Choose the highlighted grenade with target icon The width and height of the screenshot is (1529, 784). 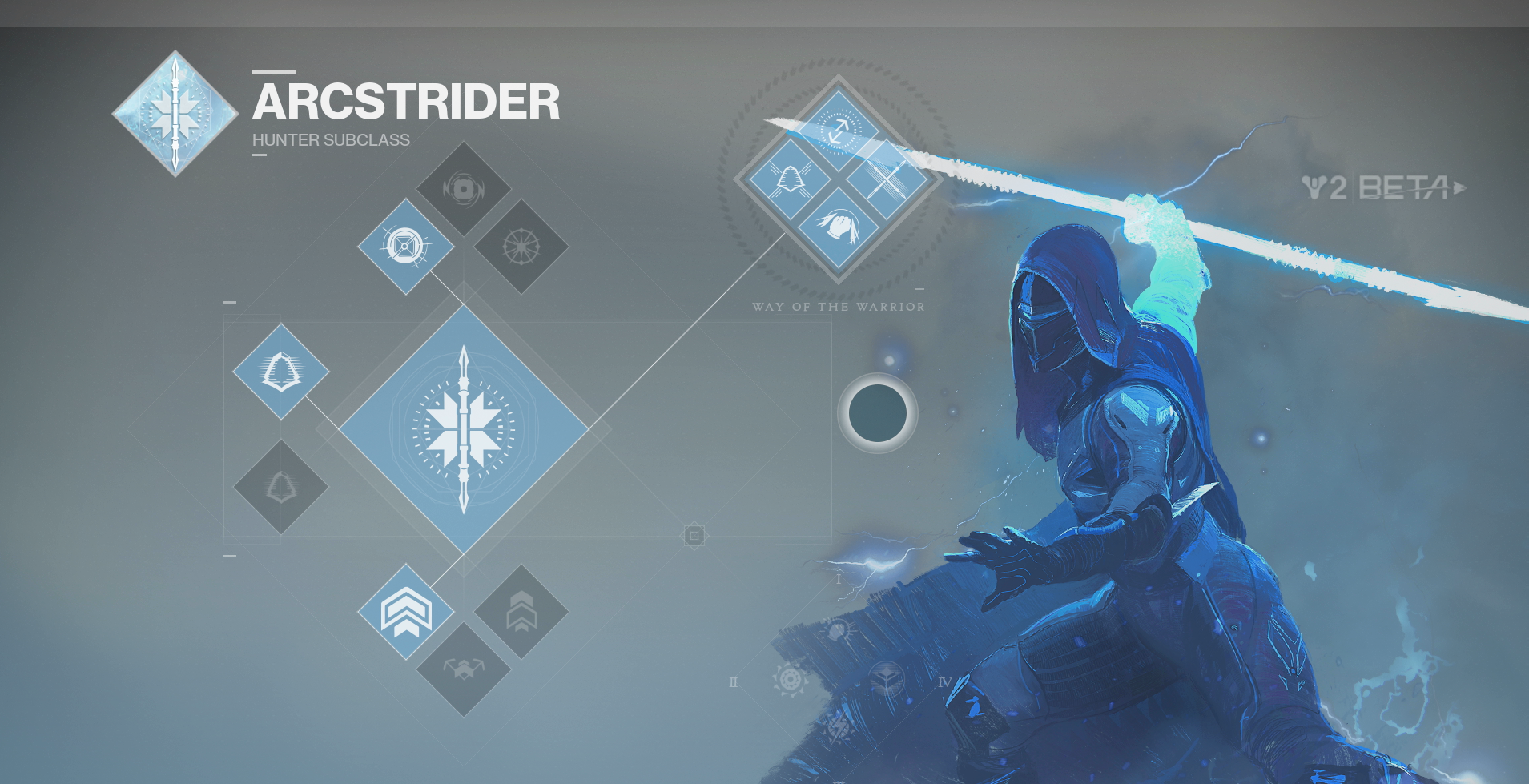click(405, 246)
